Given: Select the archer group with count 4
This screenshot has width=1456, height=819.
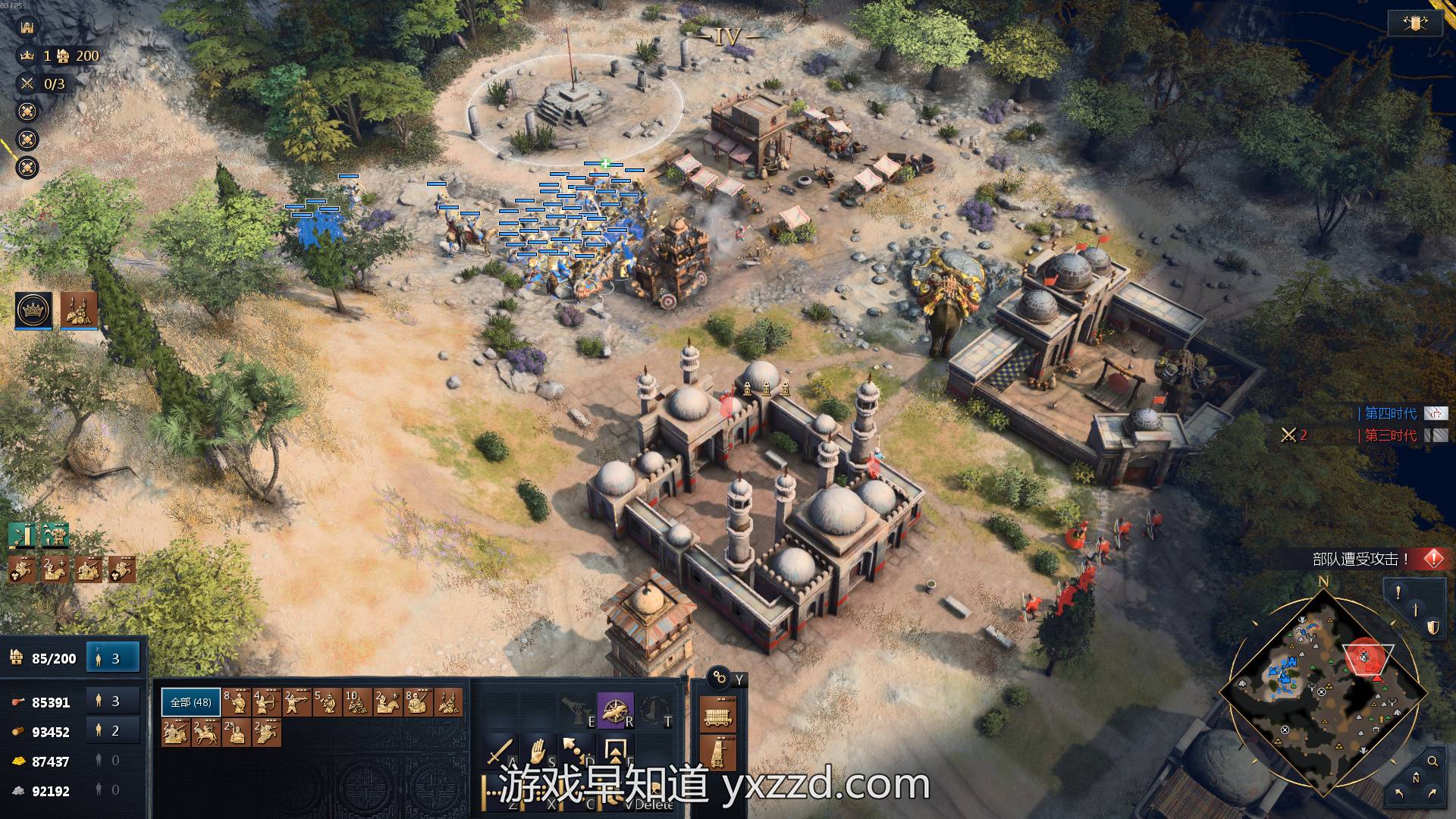Looking at the screenshot, I should (x=267, y=702).
